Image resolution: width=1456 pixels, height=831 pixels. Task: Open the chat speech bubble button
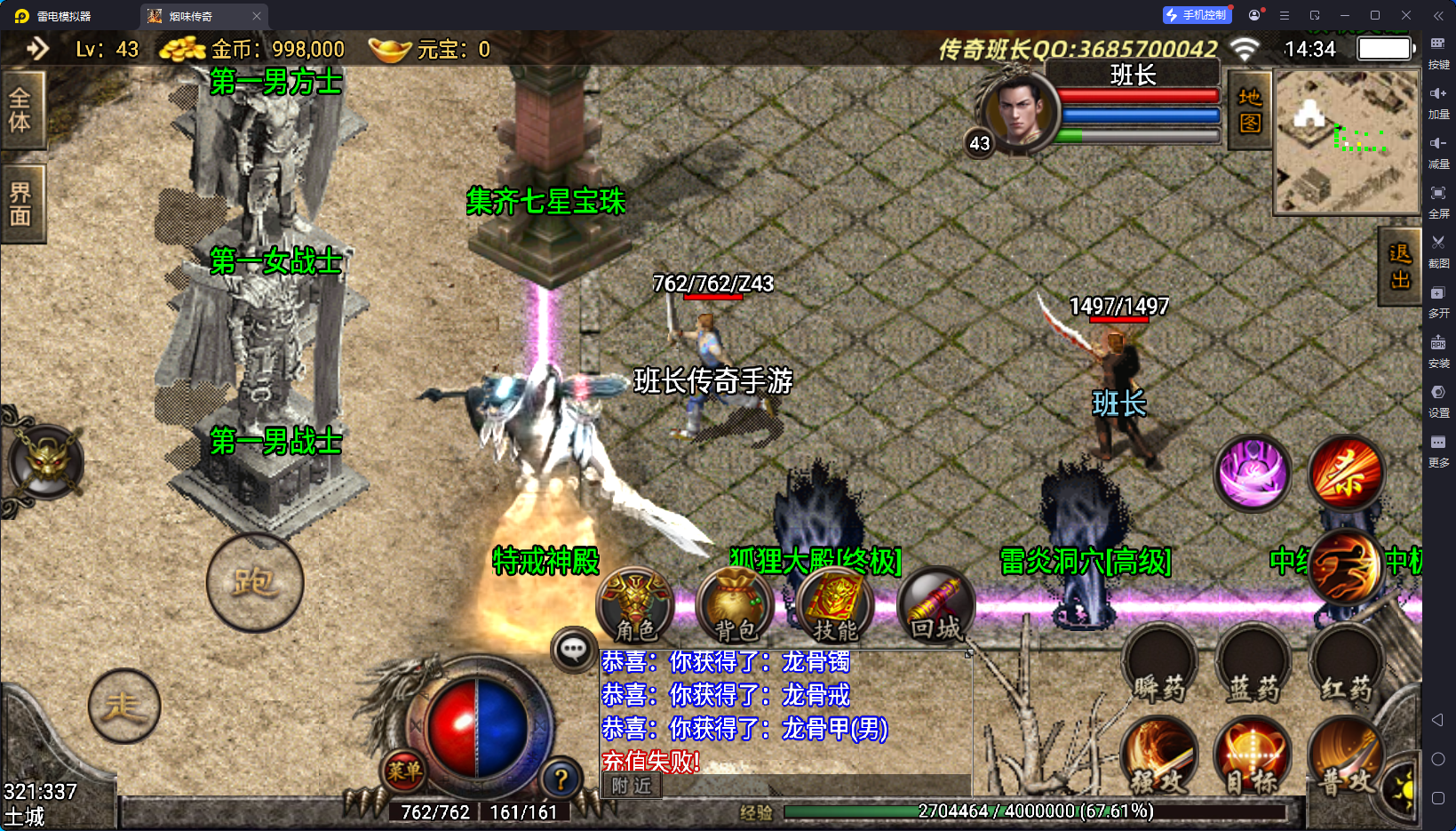(573, 650)
